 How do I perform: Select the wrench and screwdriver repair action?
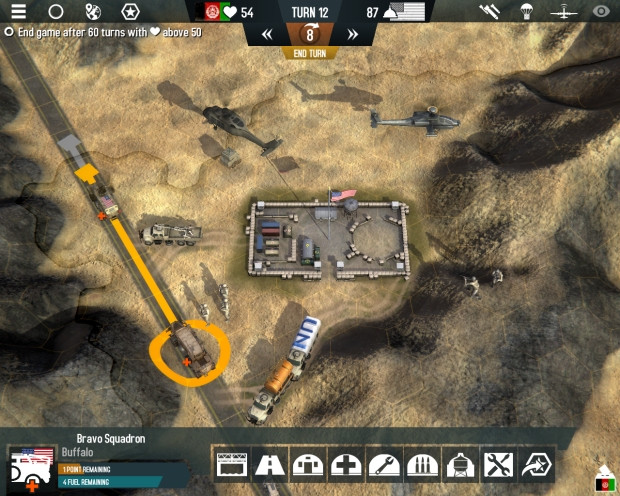tap(497, 464)
